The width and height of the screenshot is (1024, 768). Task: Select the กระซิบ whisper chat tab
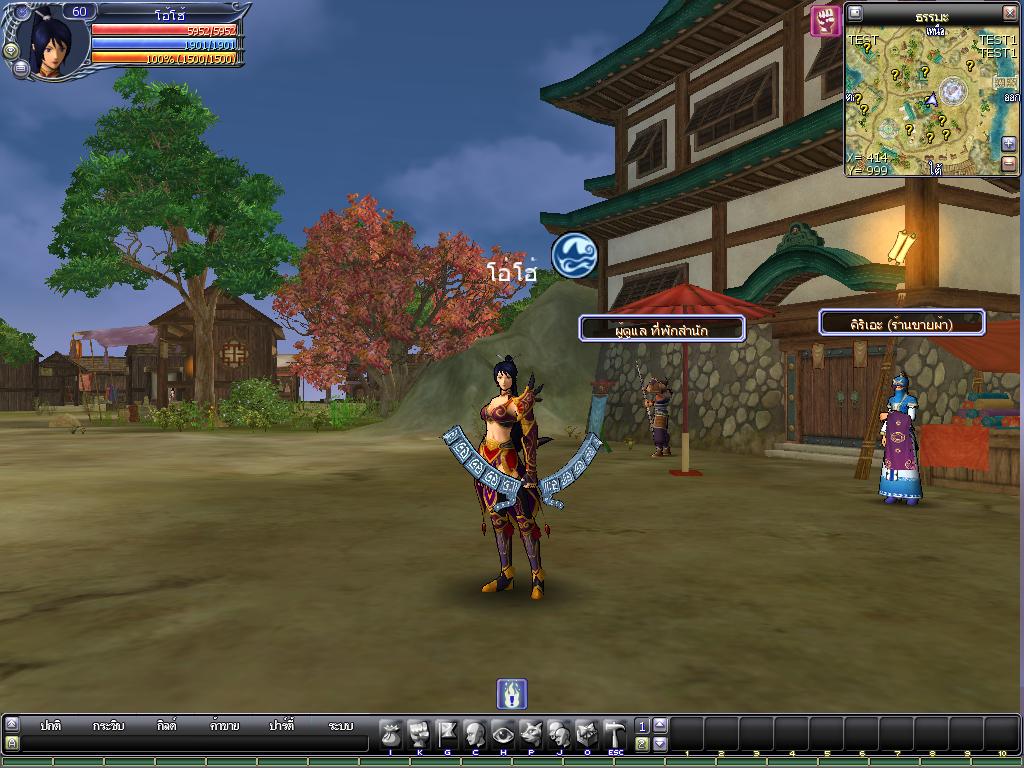click(x=108, y=726)
